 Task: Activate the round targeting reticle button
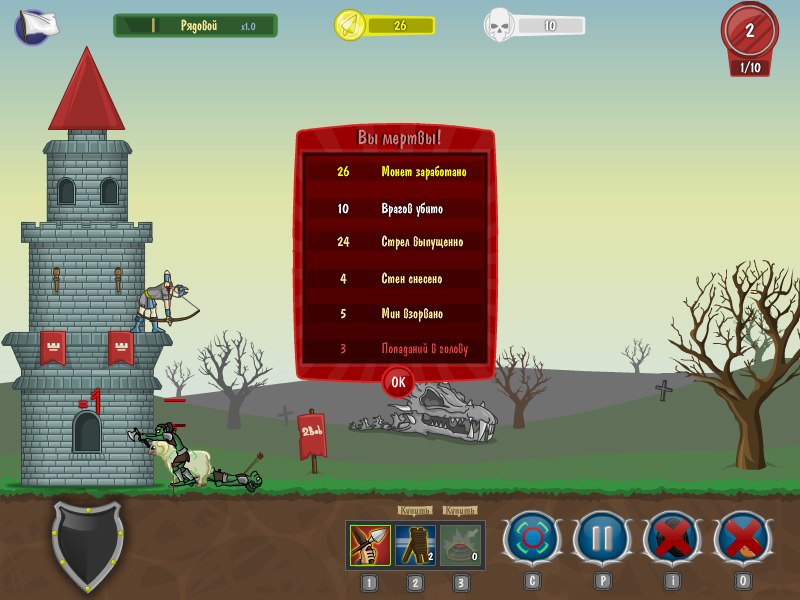pyautogui.click(x=530, y=538)
